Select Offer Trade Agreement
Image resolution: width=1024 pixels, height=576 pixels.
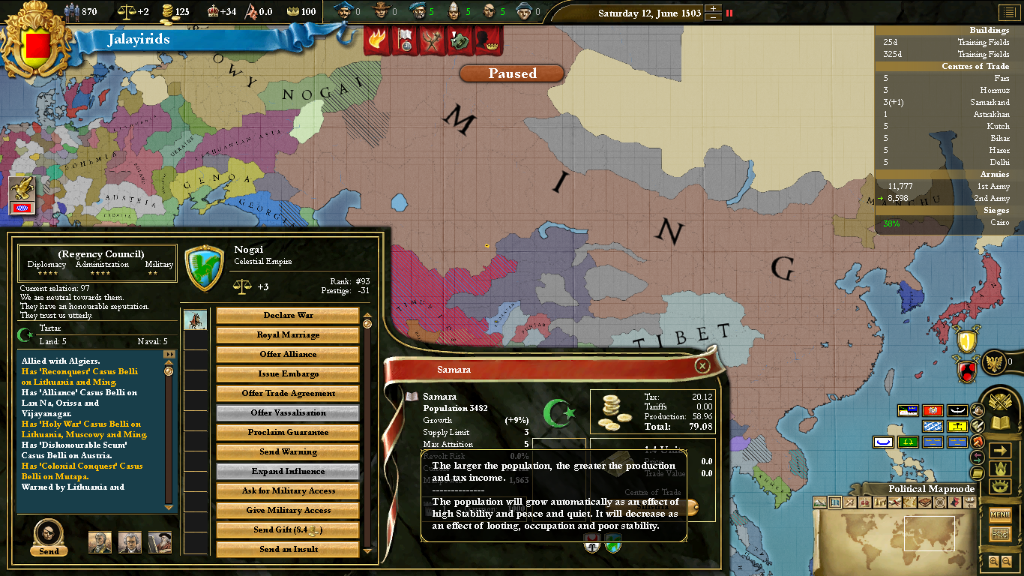point(287,394)
